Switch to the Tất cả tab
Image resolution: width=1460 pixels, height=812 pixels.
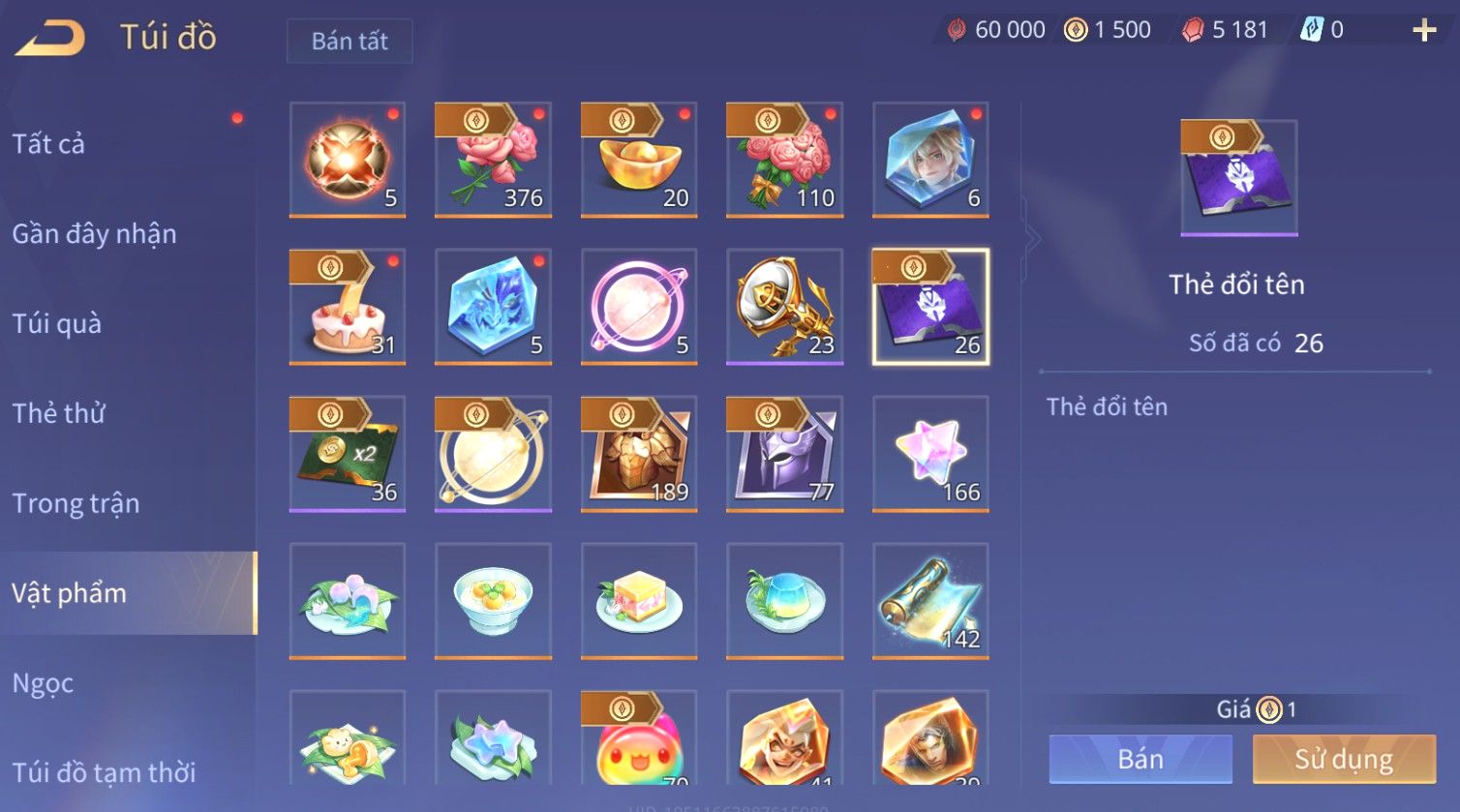pos(48,144)
